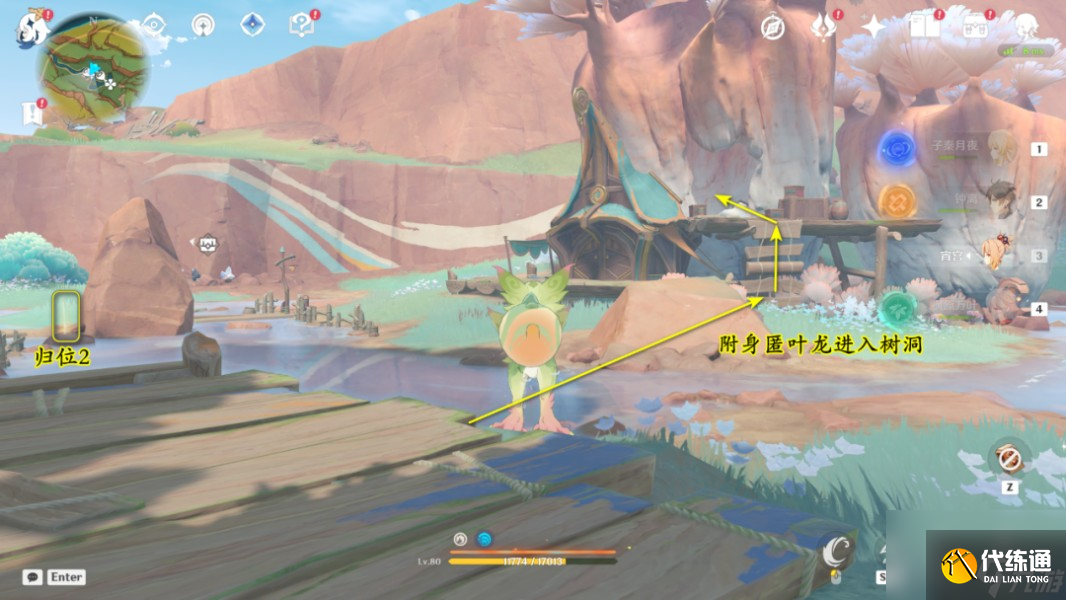Viewport: 1066px width, 600px height.
Task: Open the flame-shaped icon in the top bar
Action: (822, 27)
